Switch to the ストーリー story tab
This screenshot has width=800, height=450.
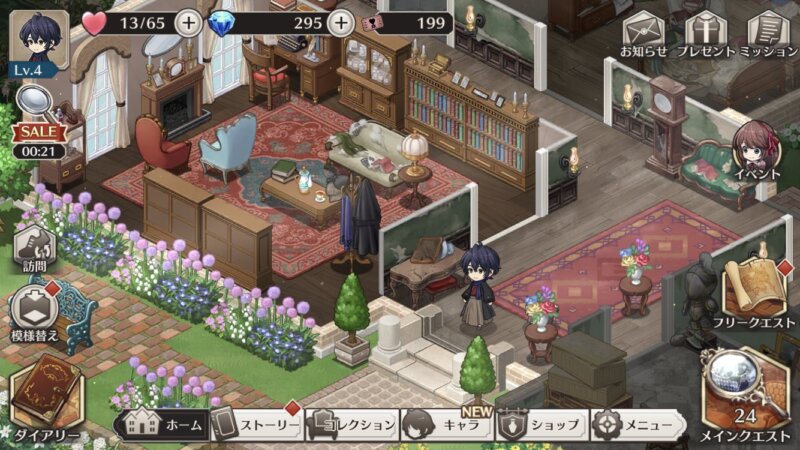[x=256, y=425]
